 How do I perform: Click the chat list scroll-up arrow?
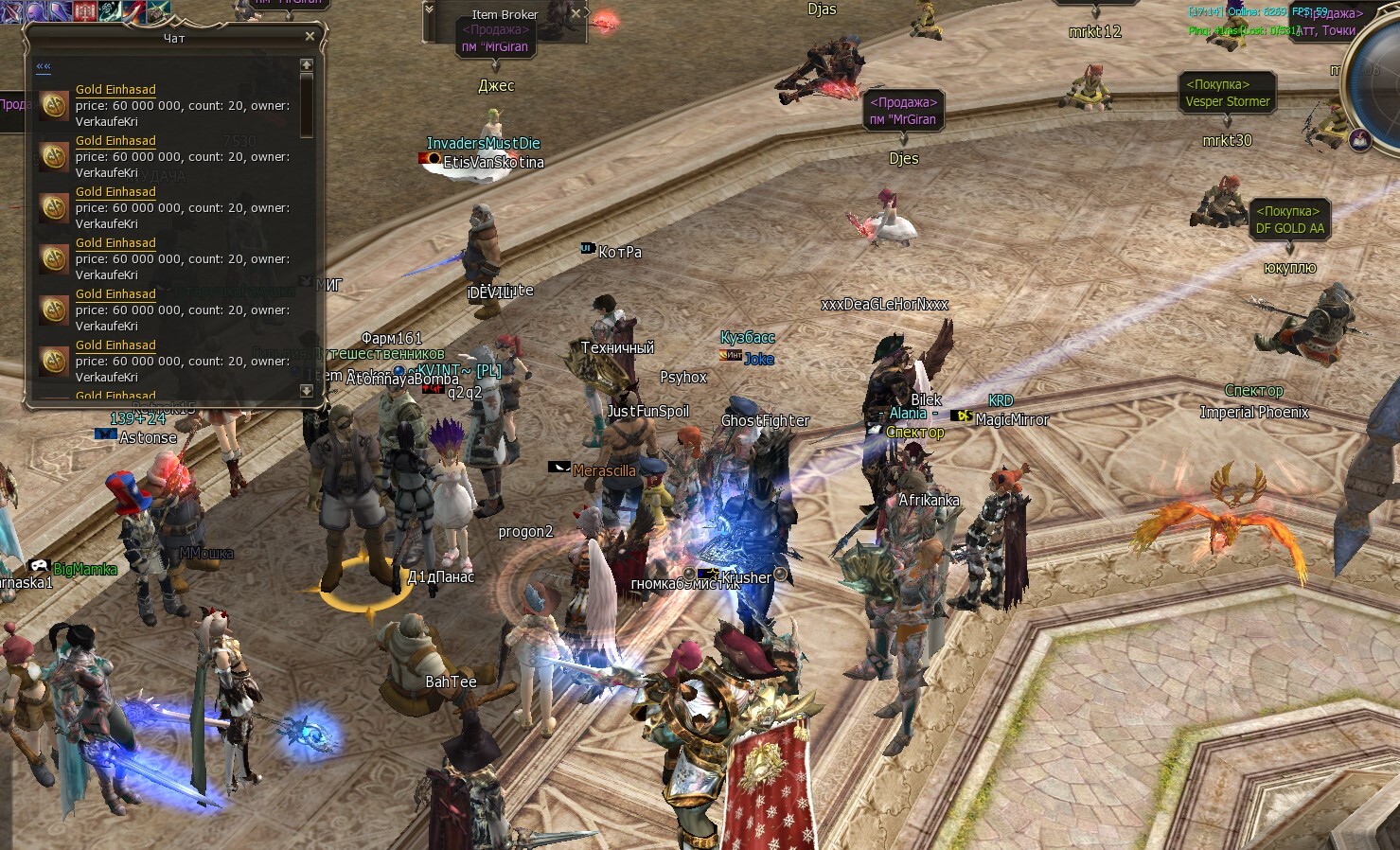306,64
